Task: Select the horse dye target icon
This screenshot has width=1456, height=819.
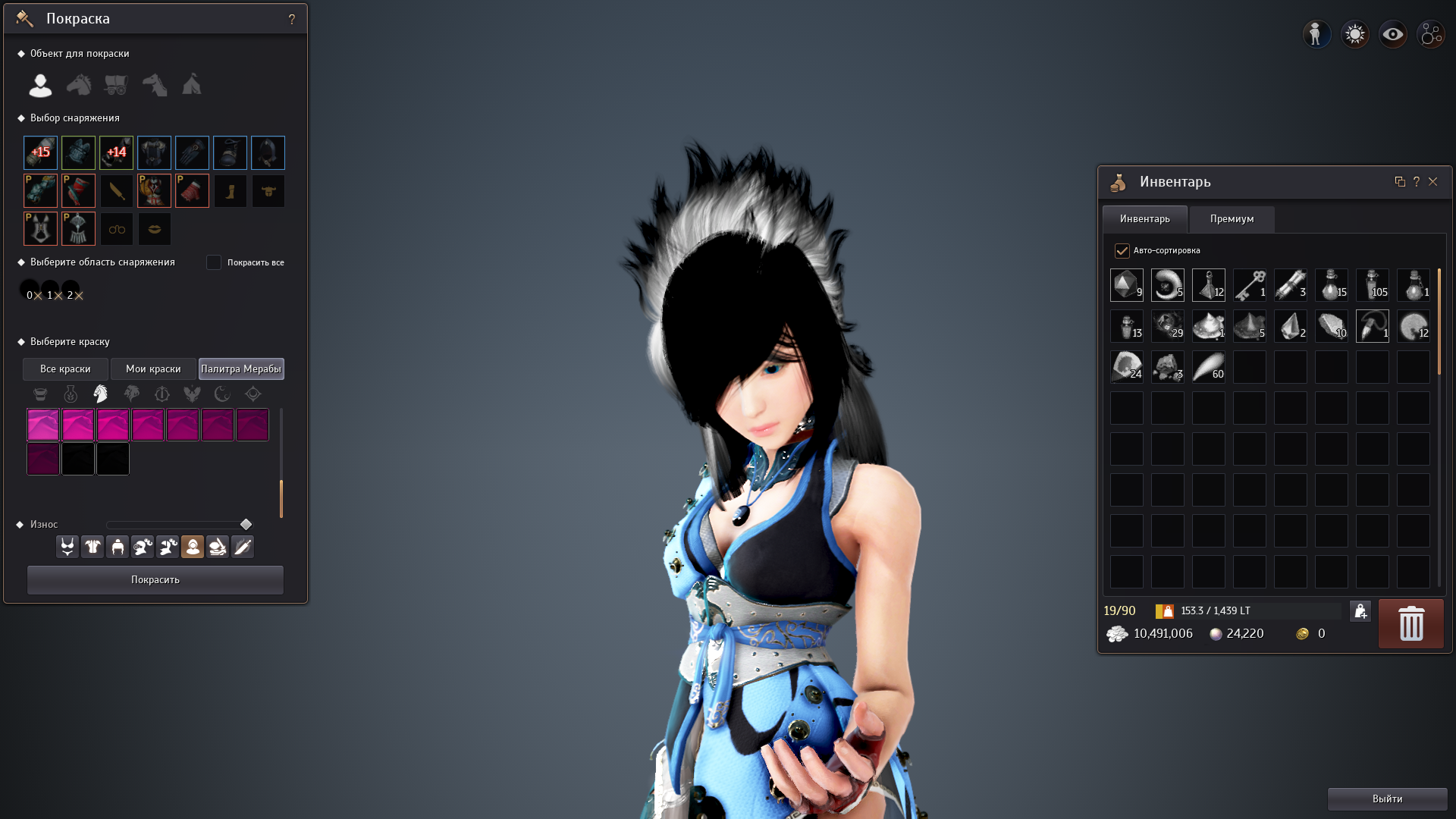Action: (78, 85)
